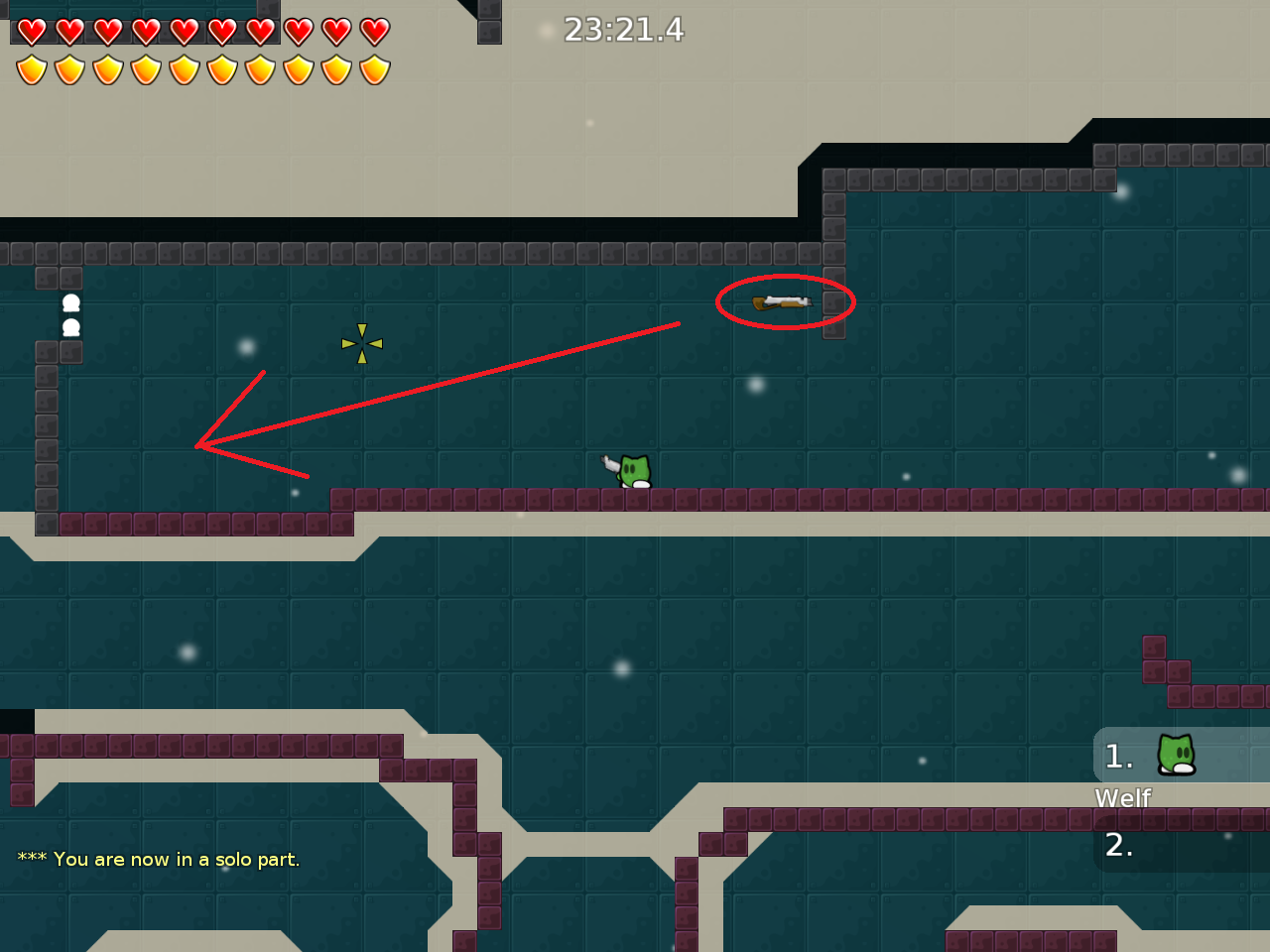Click the upper white ghost pickup on the left
Screen dimensions: 1270x952
pos(69,300)
